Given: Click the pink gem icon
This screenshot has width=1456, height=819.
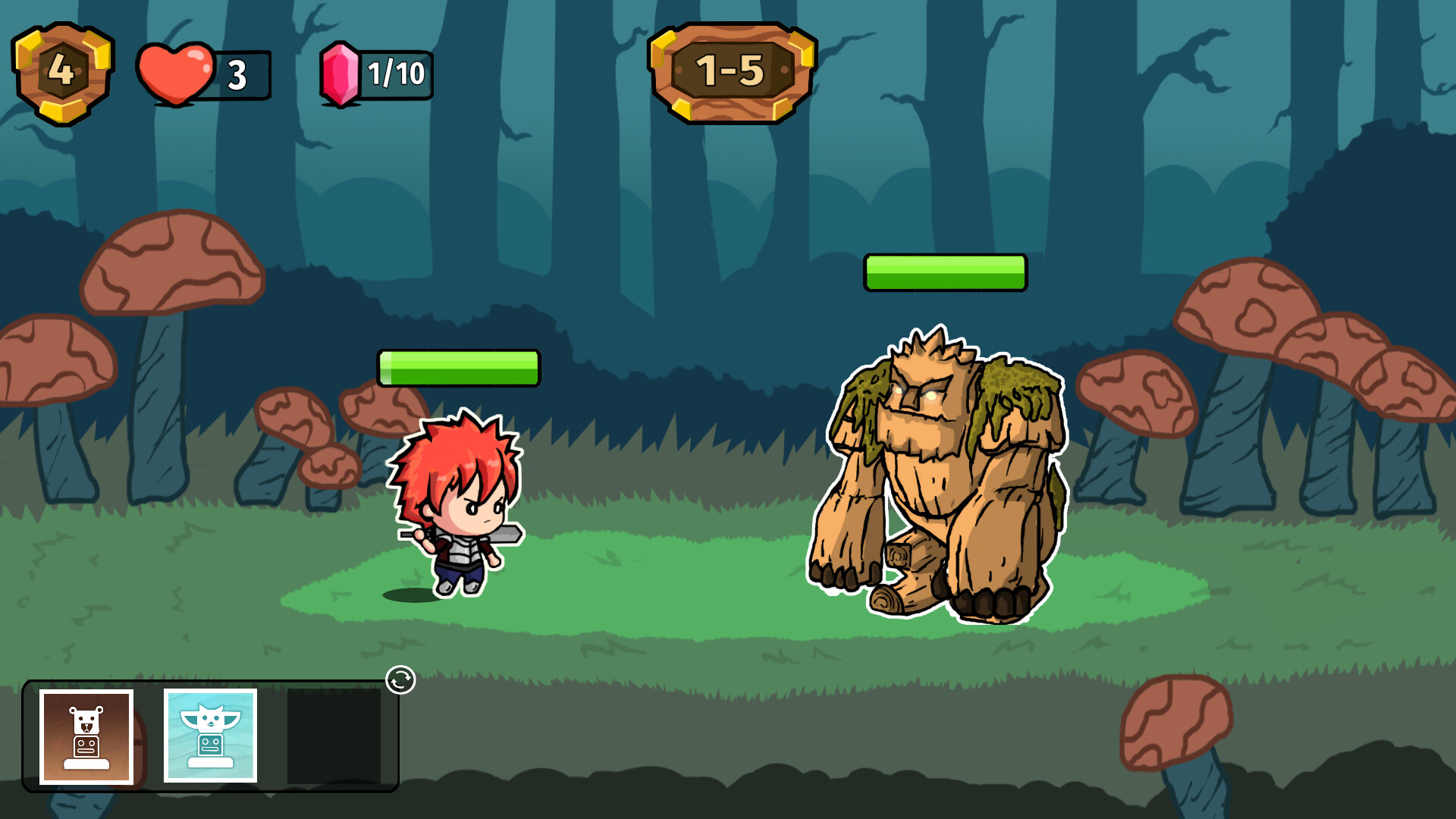Looking at the screenshot, I should pyautogui.click(x=340, y=74).
